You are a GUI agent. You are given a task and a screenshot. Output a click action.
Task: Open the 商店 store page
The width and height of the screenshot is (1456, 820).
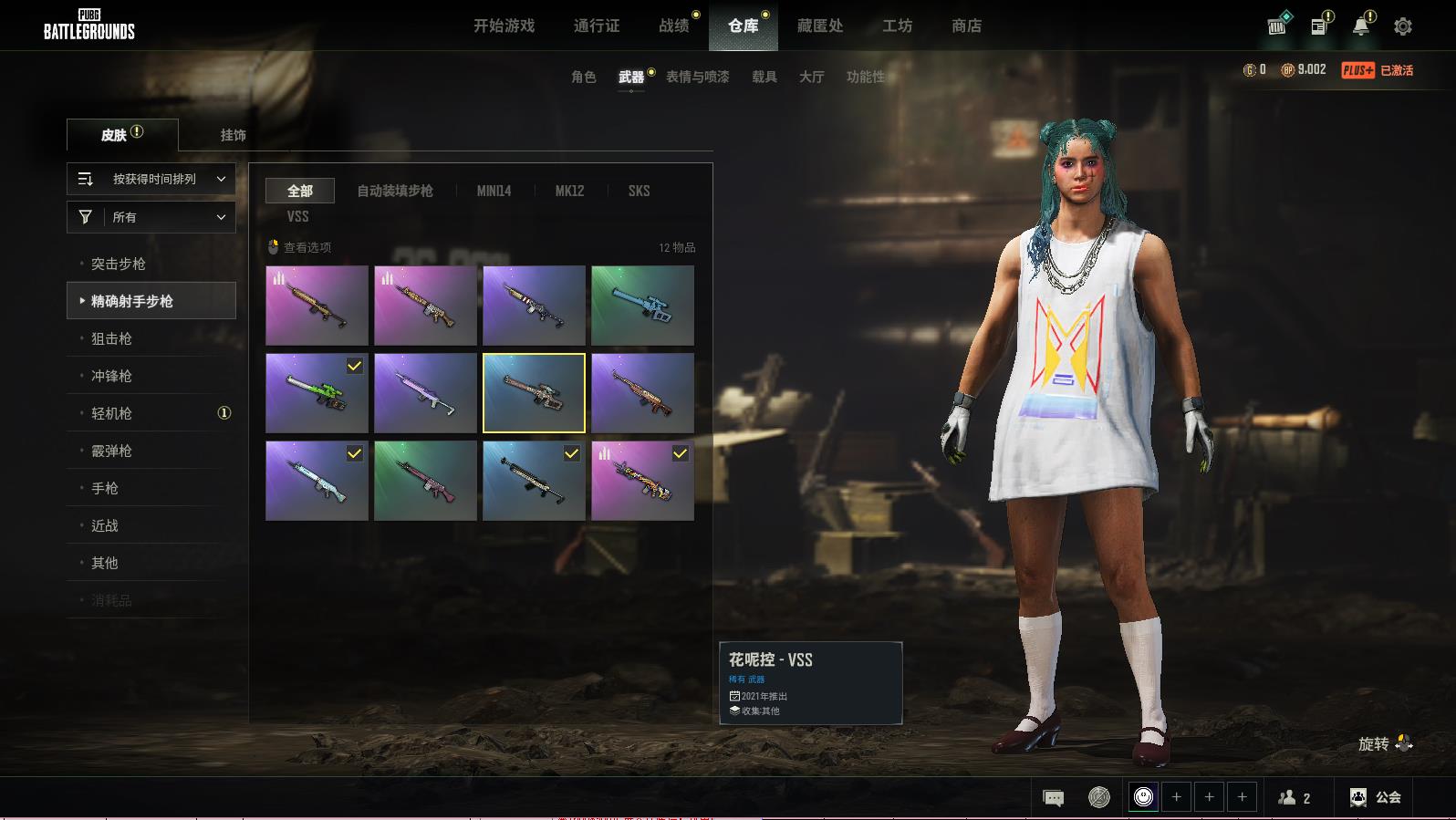966,26
